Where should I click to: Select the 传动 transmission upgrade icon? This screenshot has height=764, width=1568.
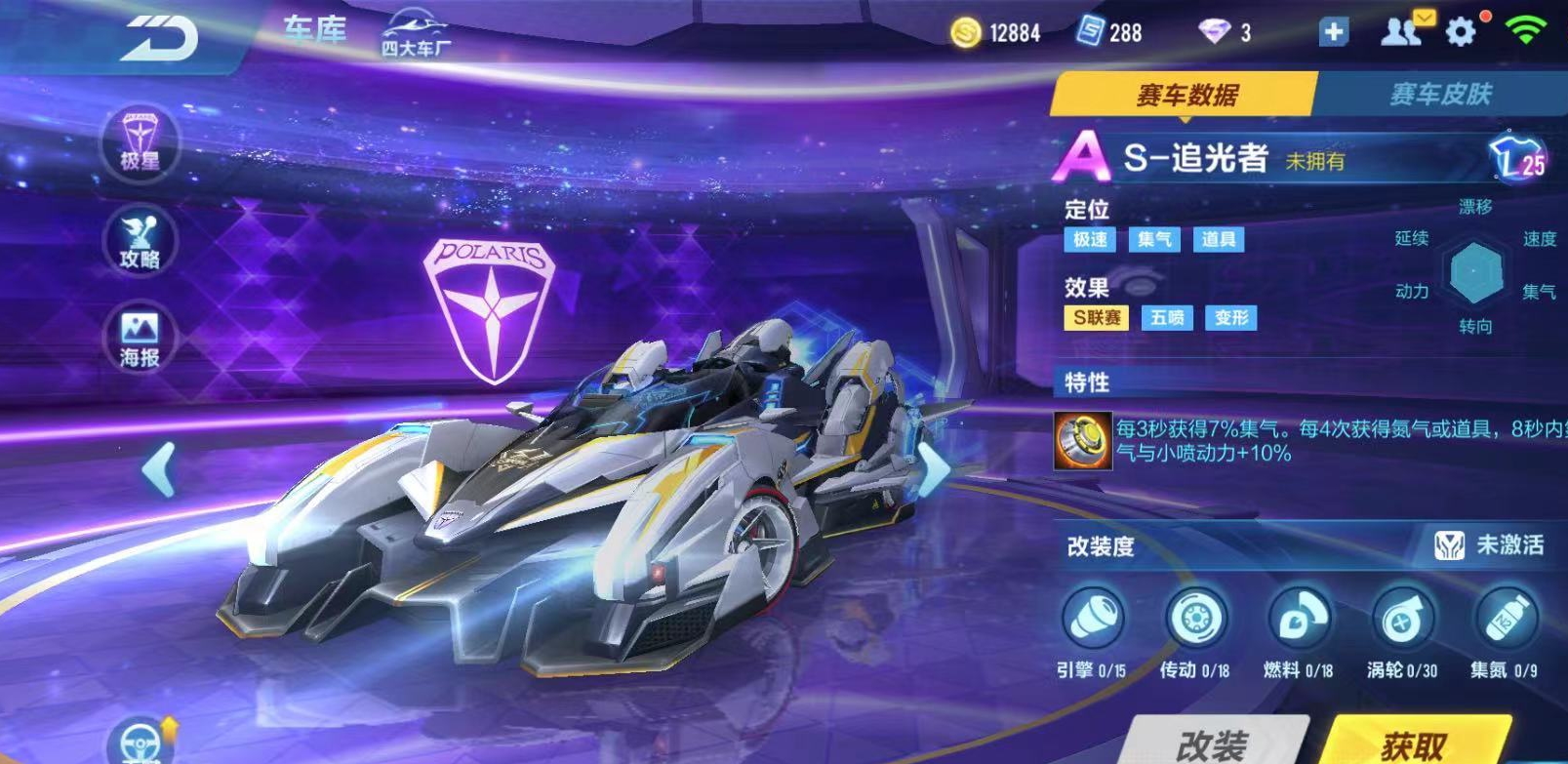[x=1195, y=619]
